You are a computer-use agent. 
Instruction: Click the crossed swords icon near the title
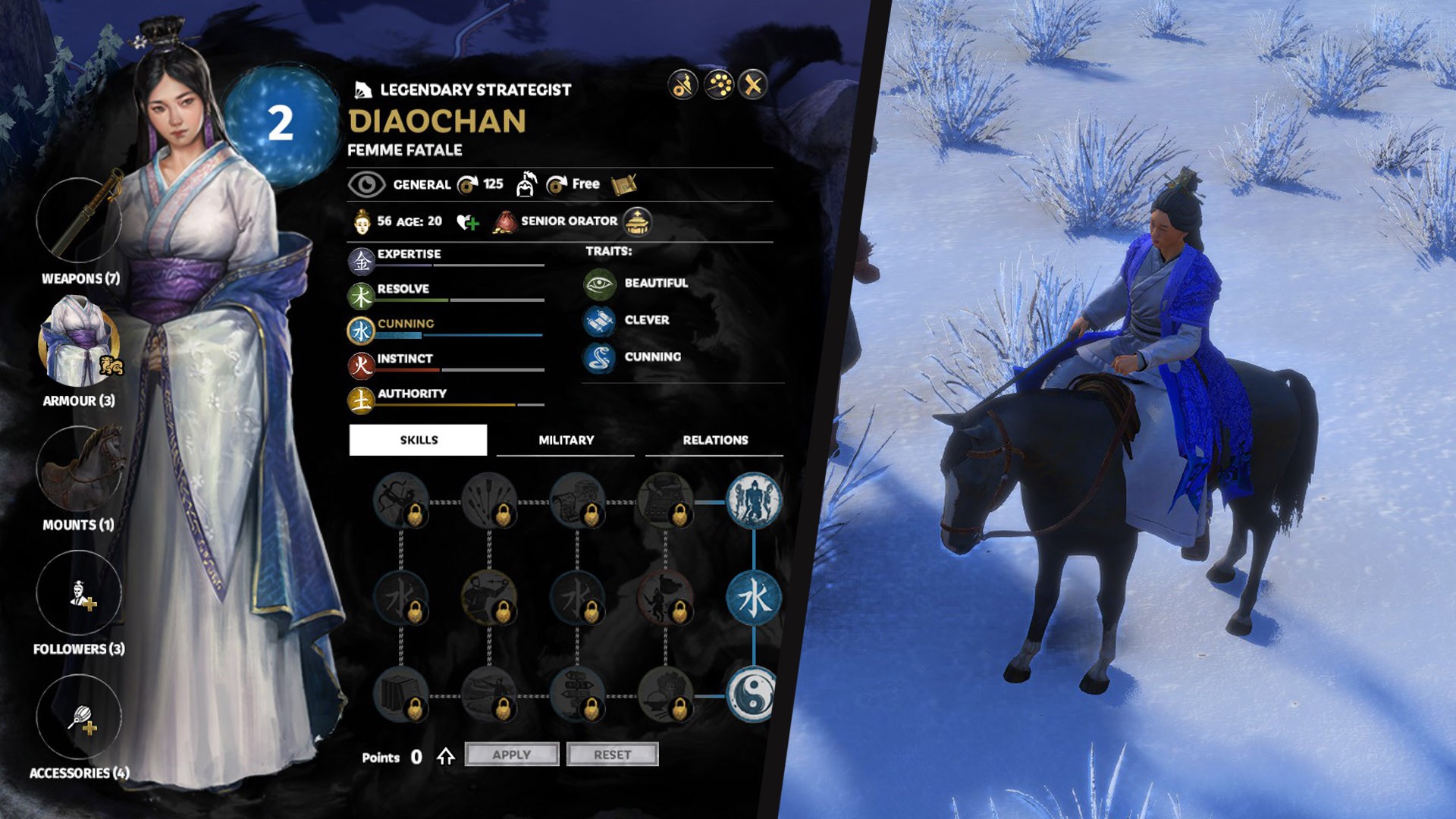tap(753, 85)
